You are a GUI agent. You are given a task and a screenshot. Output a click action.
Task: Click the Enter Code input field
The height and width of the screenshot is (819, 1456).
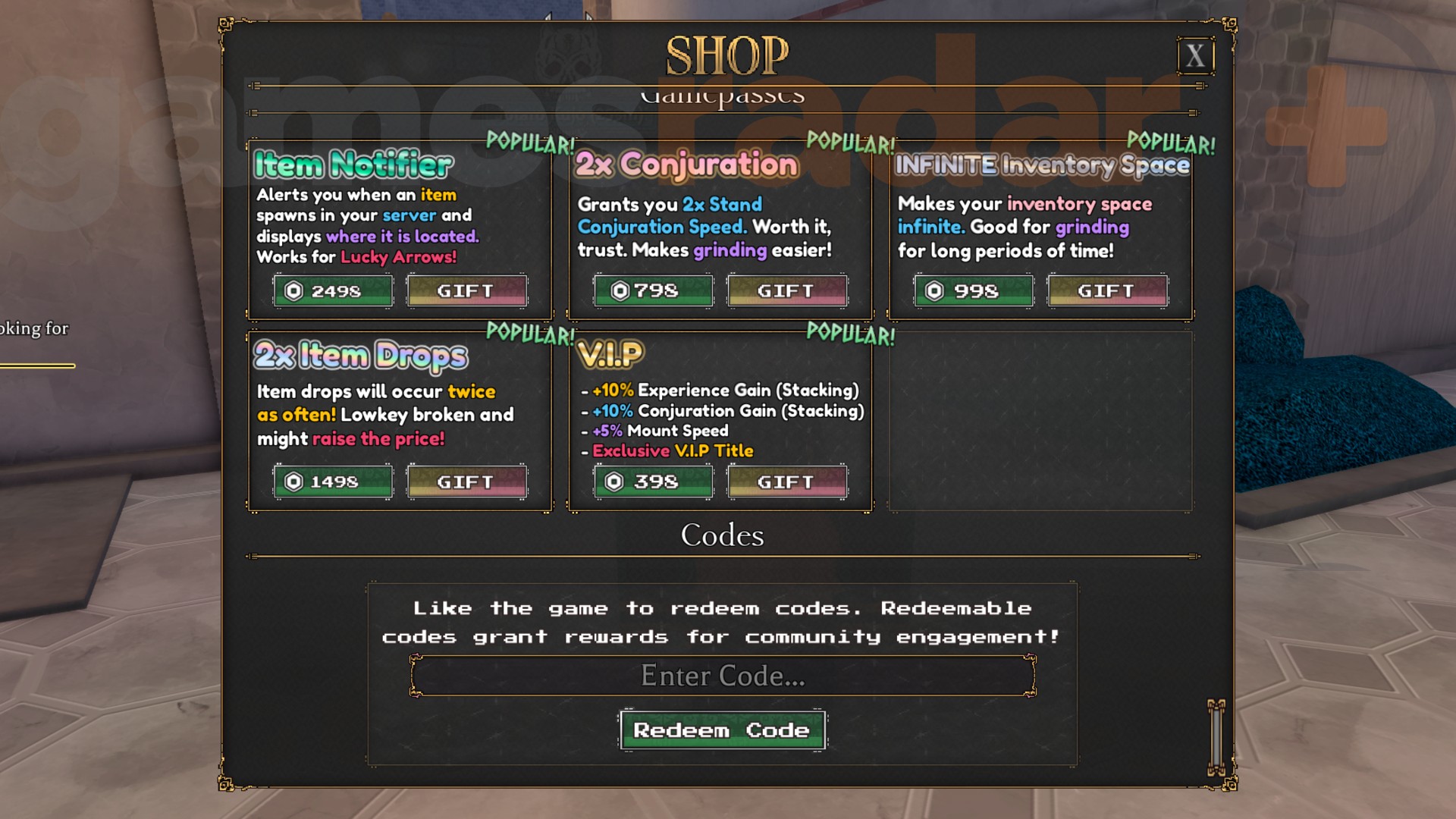[x=722, y=676]
